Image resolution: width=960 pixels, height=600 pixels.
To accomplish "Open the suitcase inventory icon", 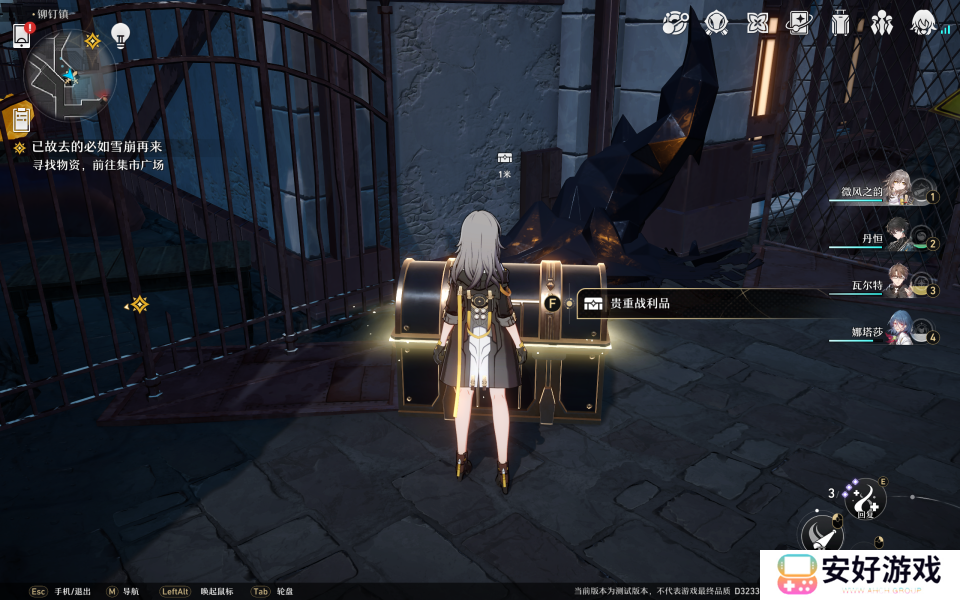I will pos(840,22).
